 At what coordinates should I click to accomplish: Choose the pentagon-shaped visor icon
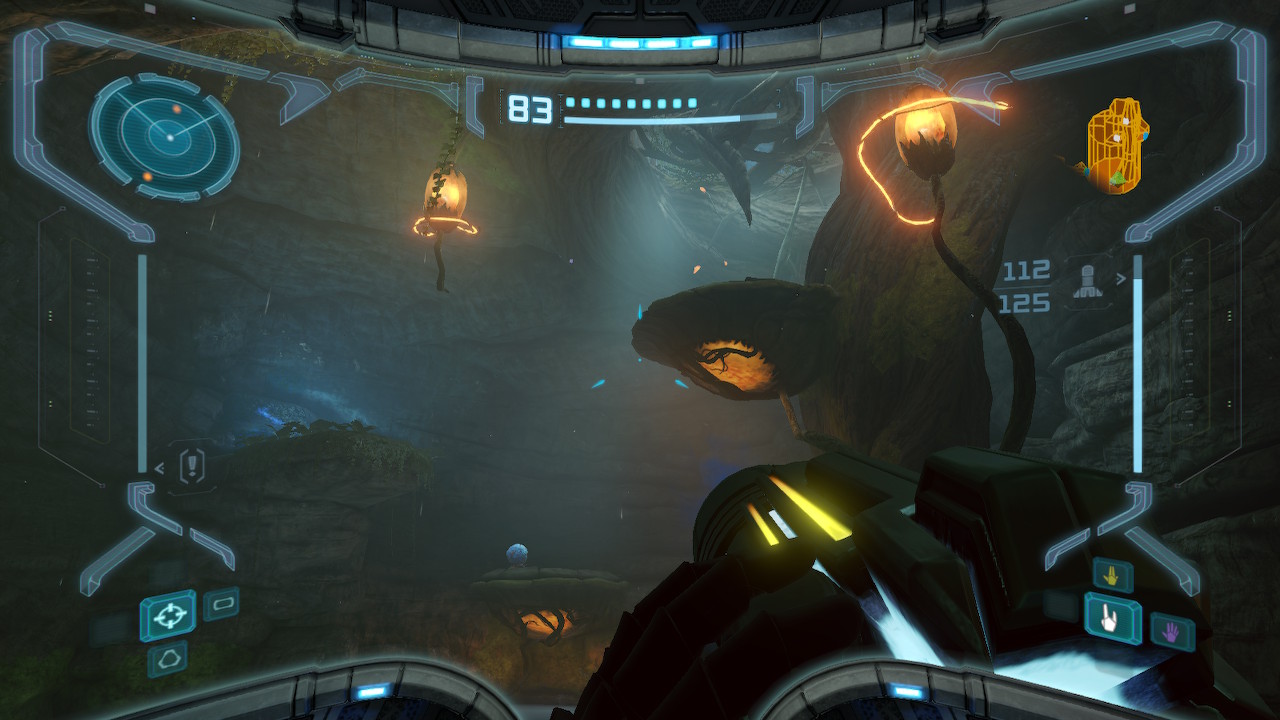(168, 659)
